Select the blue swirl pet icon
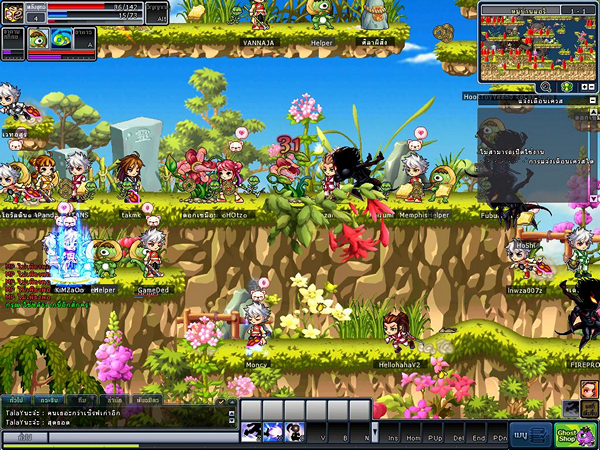This screenshot has height=450, width=600. [x=61, y=39]
